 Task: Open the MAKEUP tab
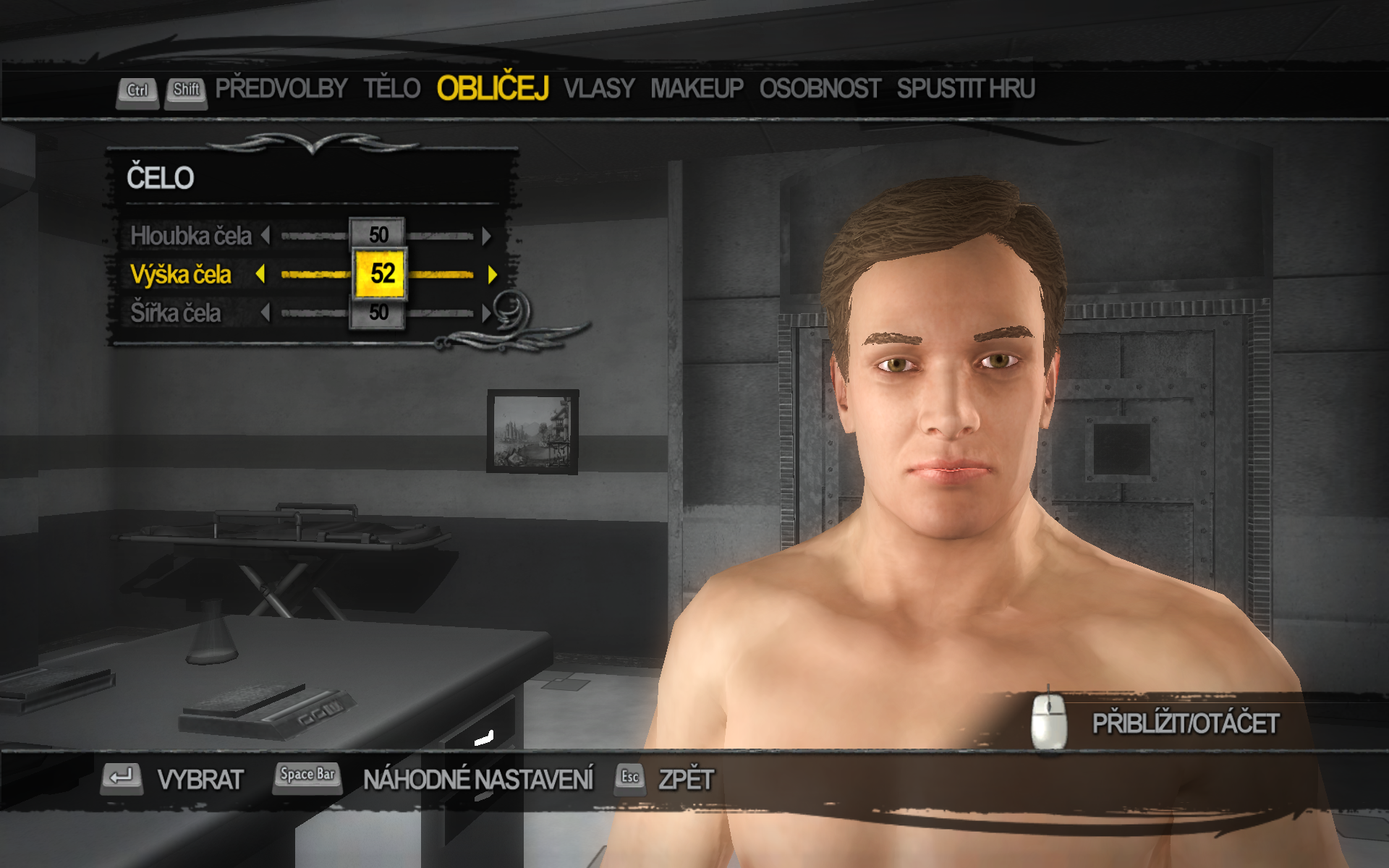(697, 89)
